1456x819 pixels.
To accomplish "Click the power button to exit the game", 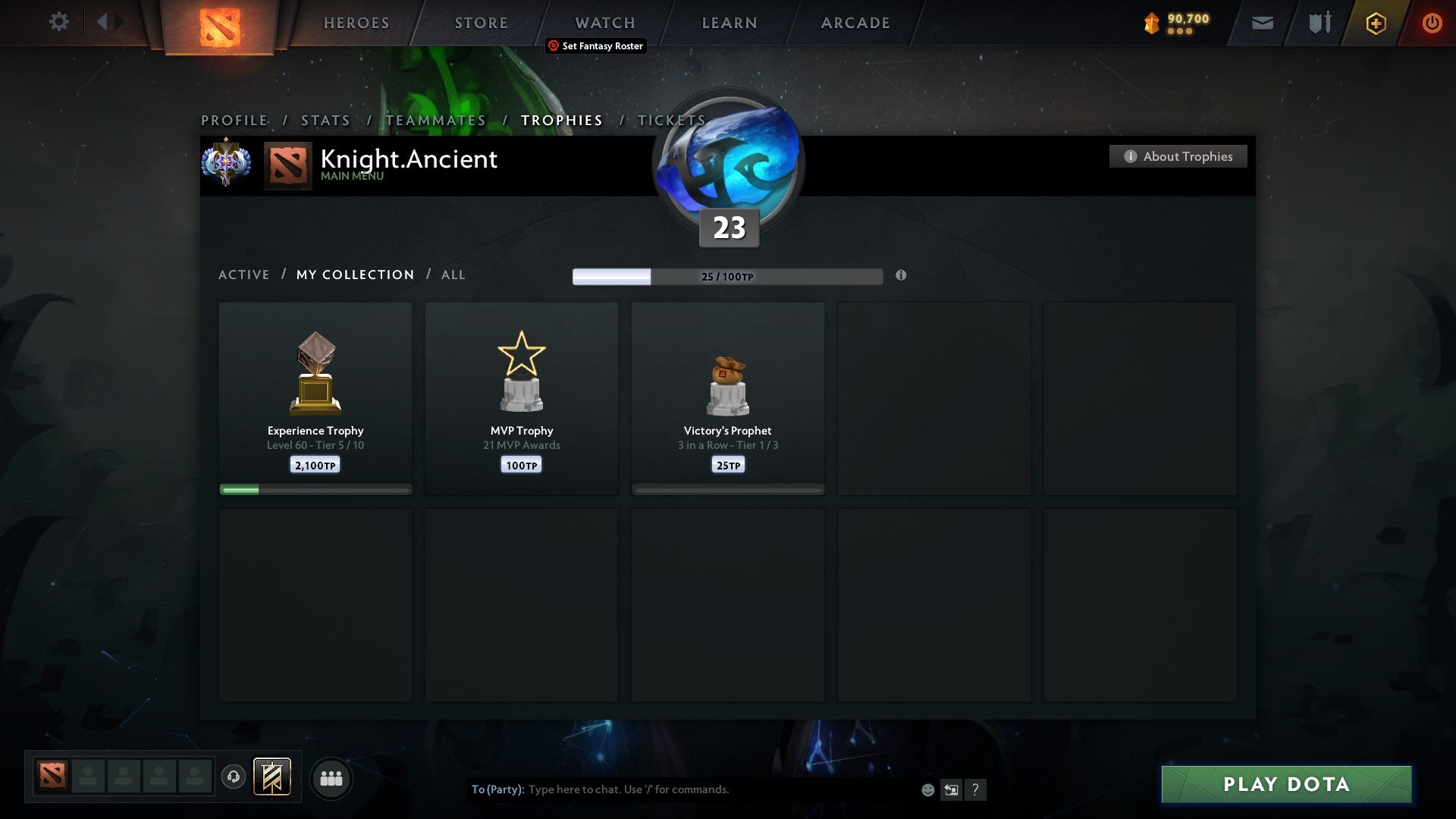I will 1432,23.
